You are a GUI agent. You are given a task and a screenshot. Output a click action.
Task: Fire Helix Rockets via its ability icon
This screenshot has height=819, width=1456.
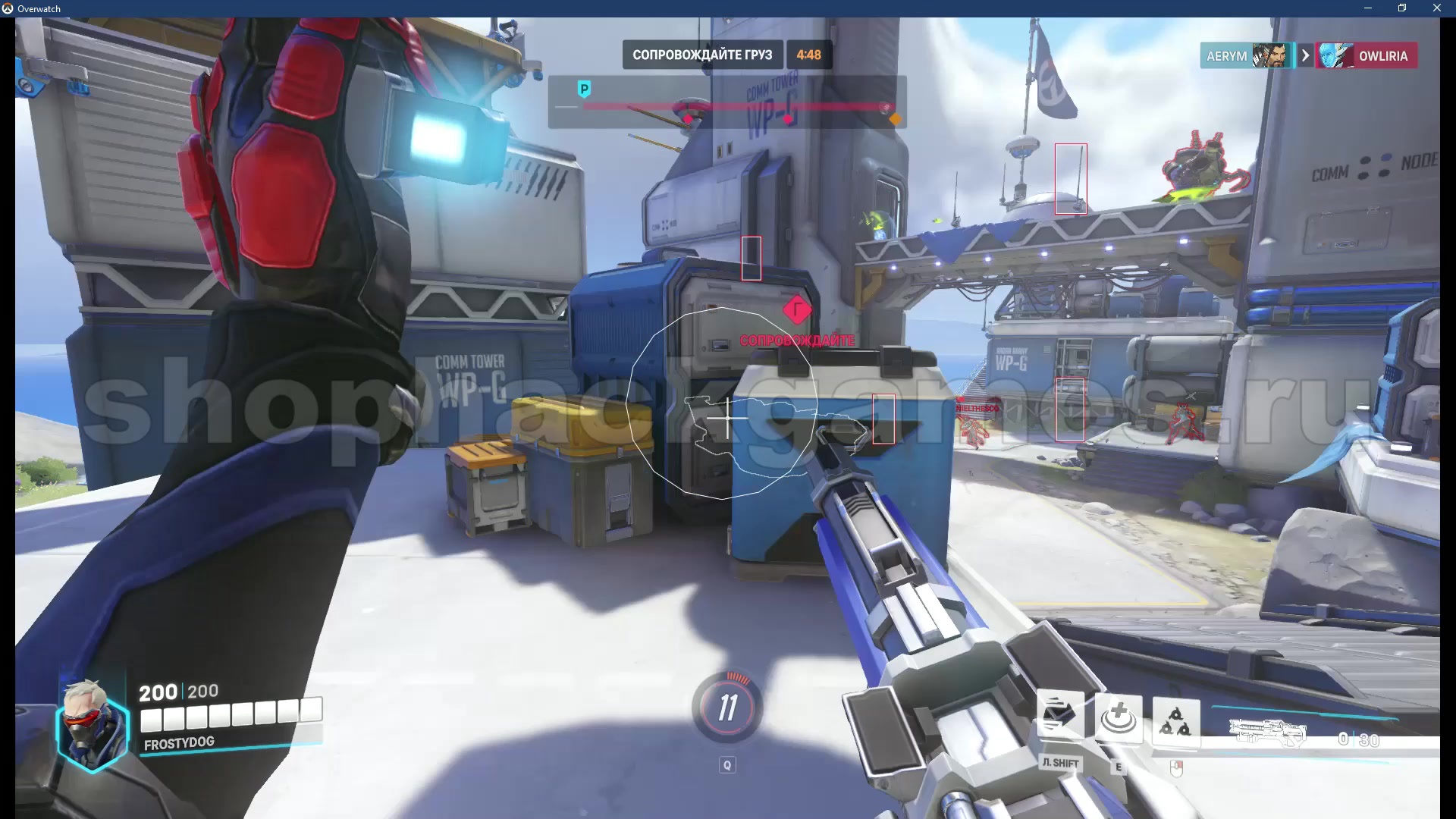pyautogui.click(x=1175, y=720)
